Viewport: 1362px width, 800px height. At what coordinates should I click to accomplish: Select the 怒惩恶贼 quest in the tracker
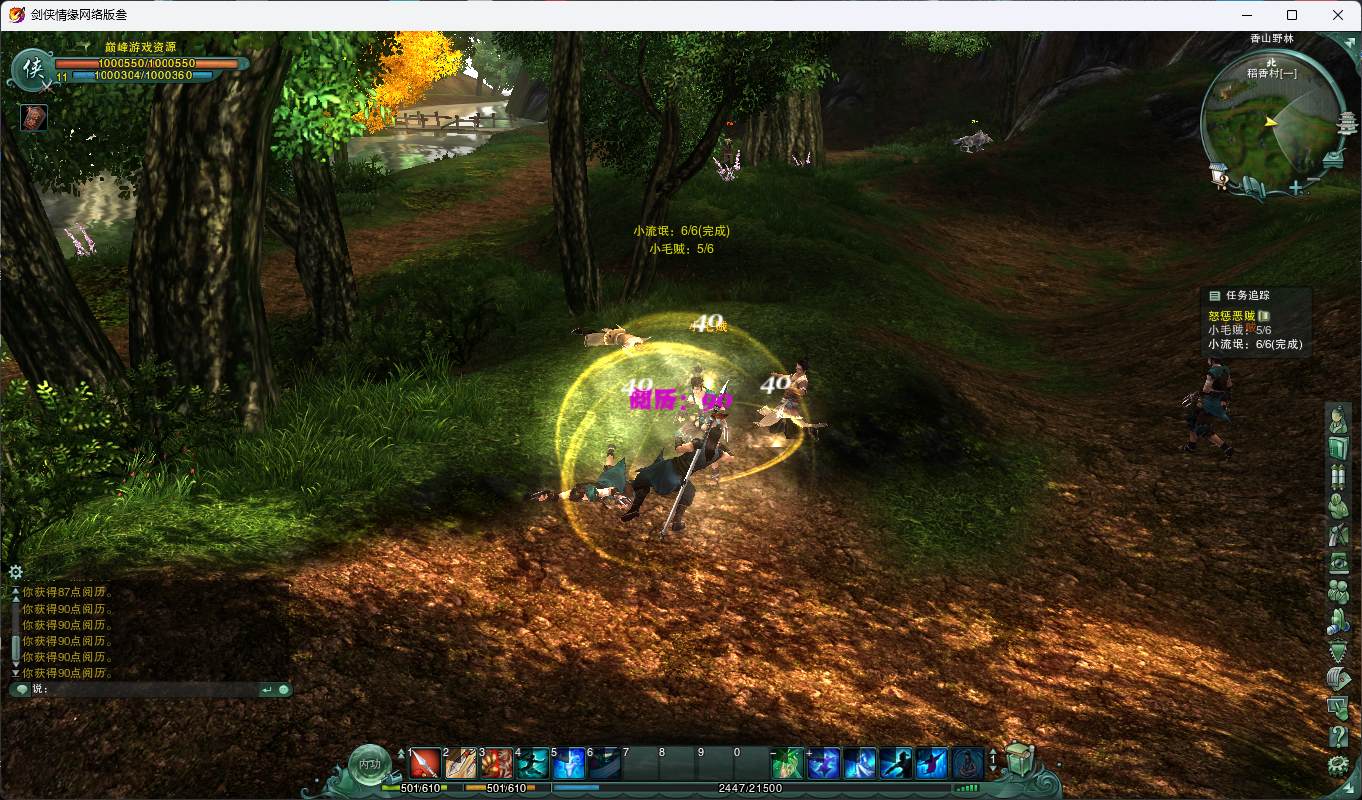click(x=1231, y=316)
